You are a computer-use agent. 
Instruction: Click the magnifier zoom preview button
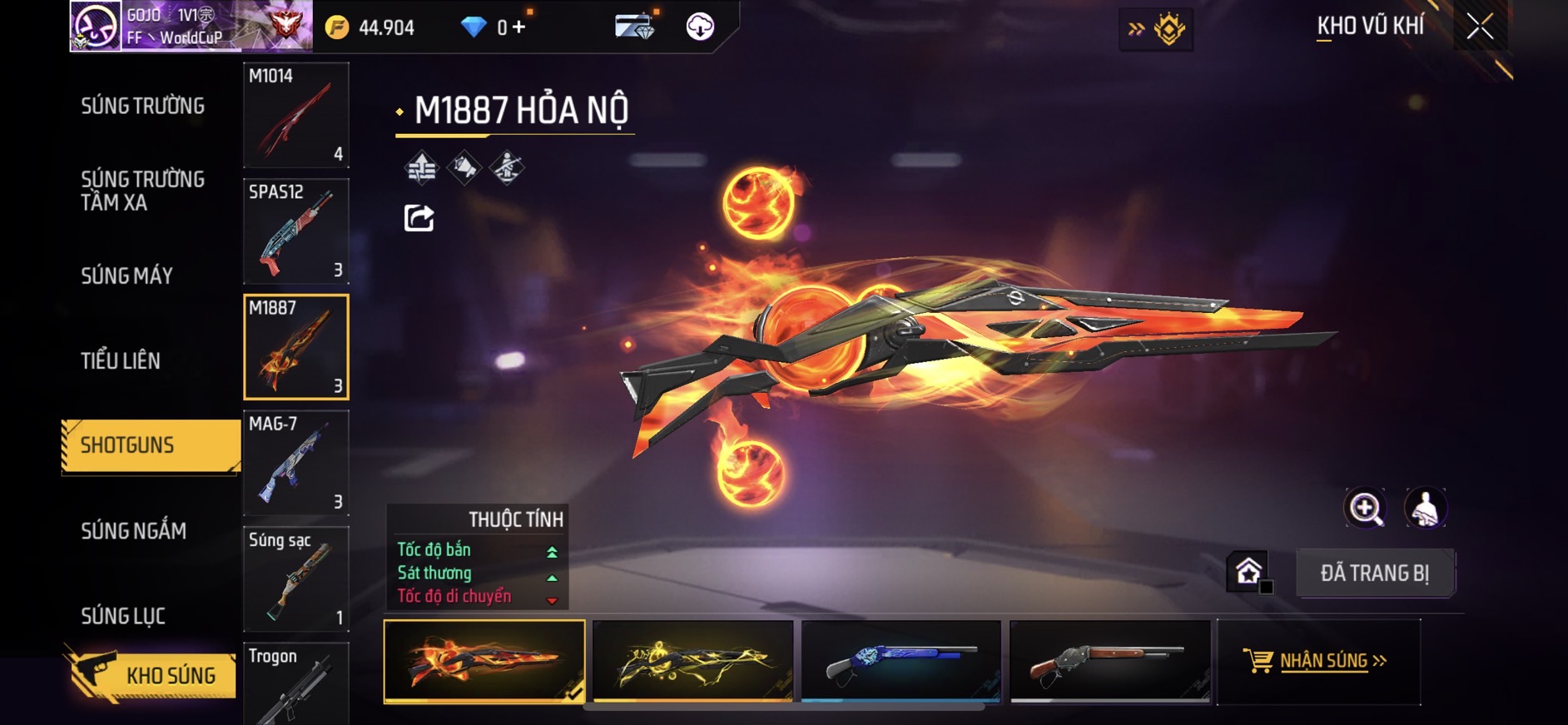[x=1365, y=508]
